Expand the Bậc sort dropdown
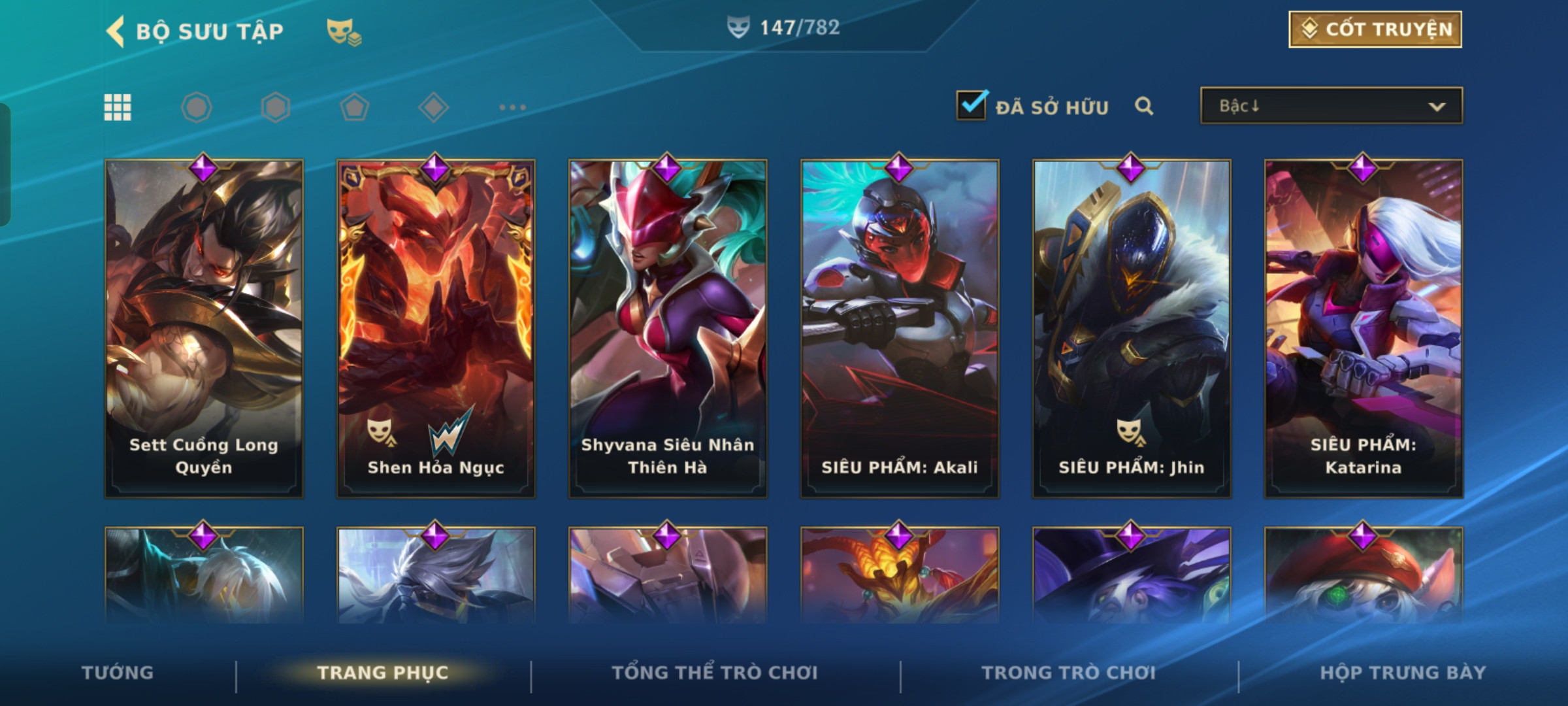Screen dimensions: 1568x706 [1331, 106]
